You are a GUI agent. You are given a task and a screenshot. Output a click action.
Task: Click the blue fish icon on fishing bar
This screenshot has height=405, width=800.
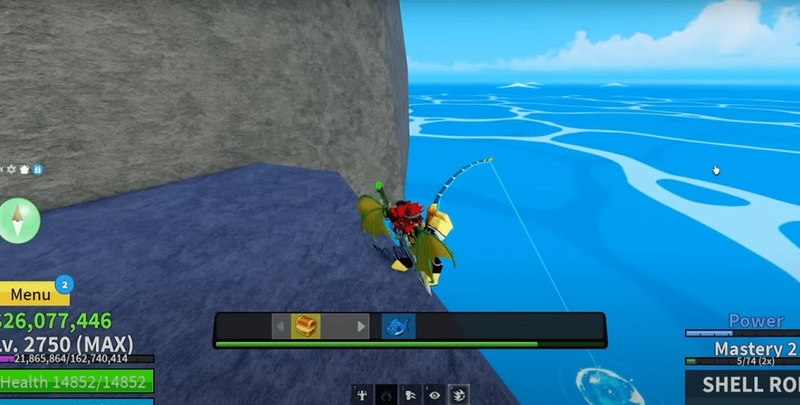[398, 326]
